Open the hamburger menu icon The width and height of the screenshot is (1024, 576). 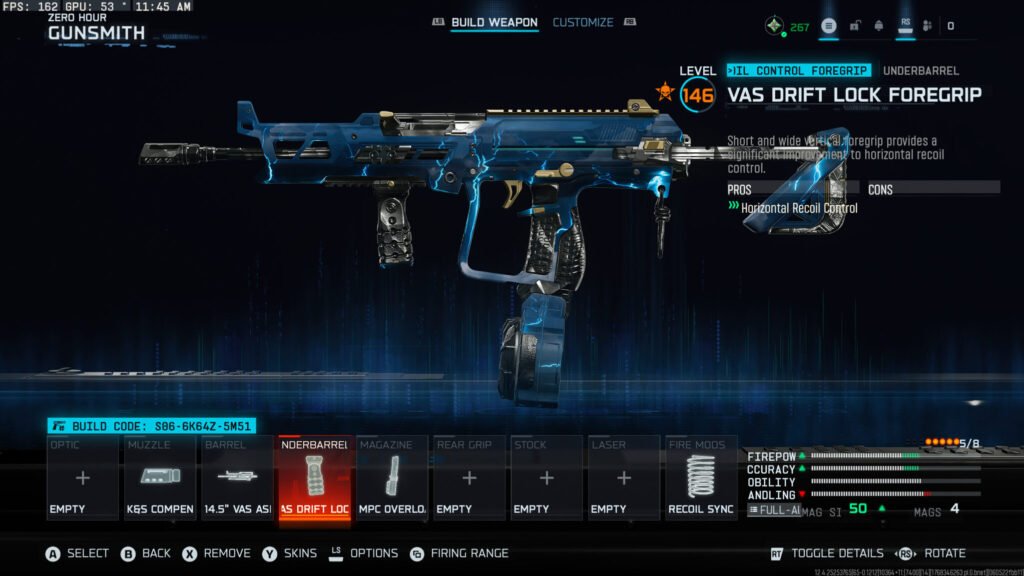click(829, 26)
